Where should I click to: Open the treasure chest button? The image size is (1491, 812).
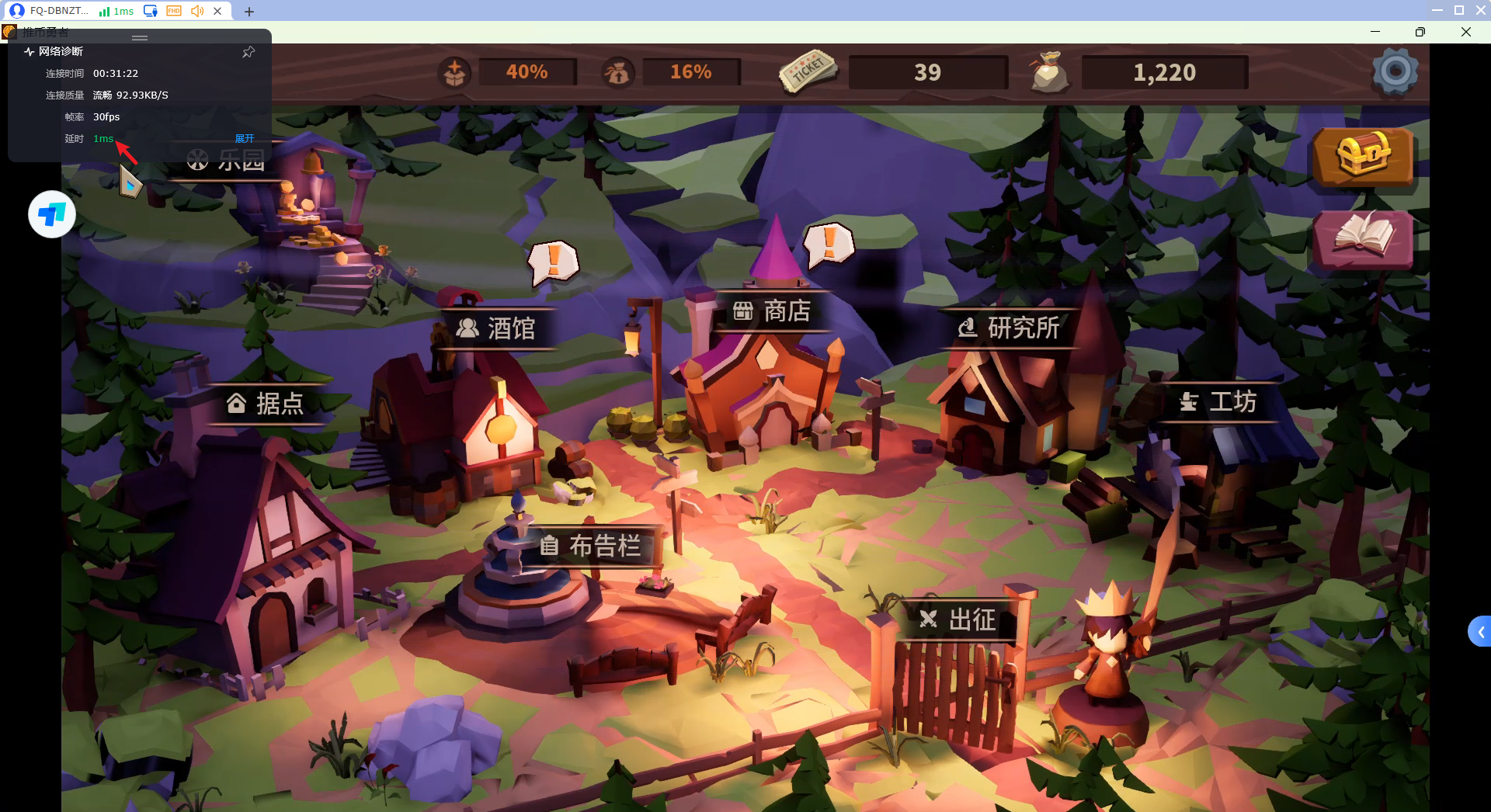coord(1363,156)
